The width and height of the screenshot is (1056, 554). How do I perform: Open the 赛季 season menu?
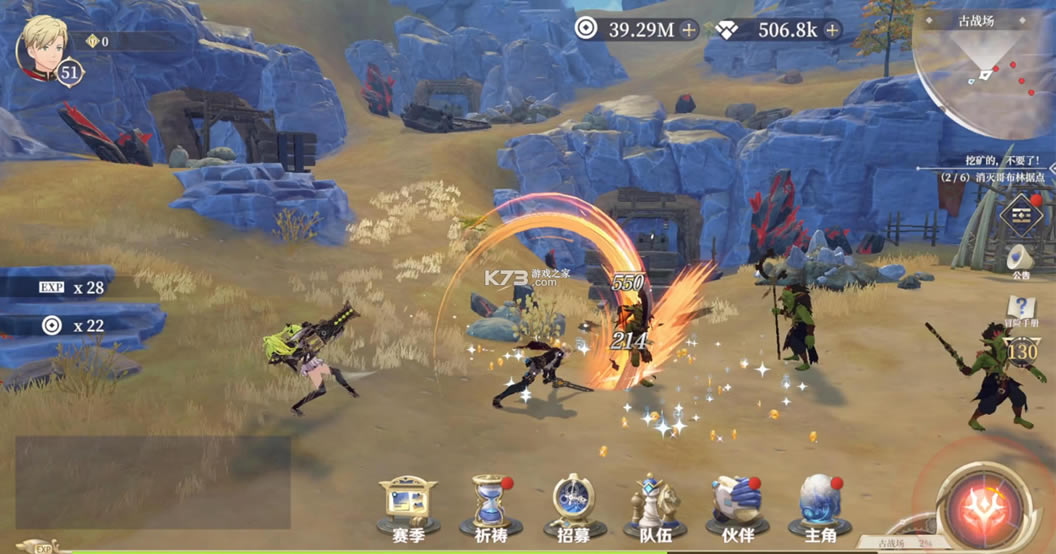click(408, 505)
